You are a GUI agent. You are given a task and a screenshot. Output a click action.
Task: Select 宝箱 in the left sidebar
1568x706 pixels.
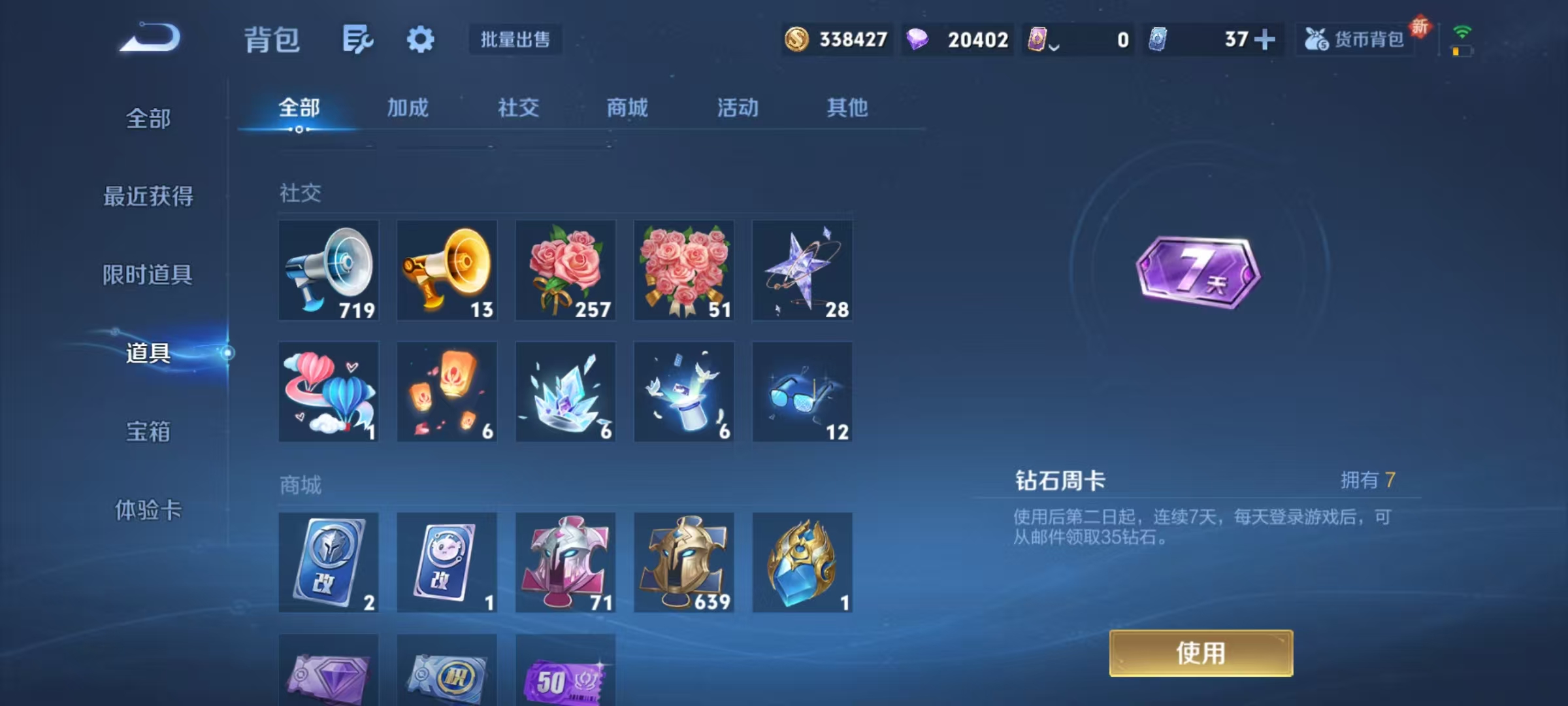click(148, 431)
